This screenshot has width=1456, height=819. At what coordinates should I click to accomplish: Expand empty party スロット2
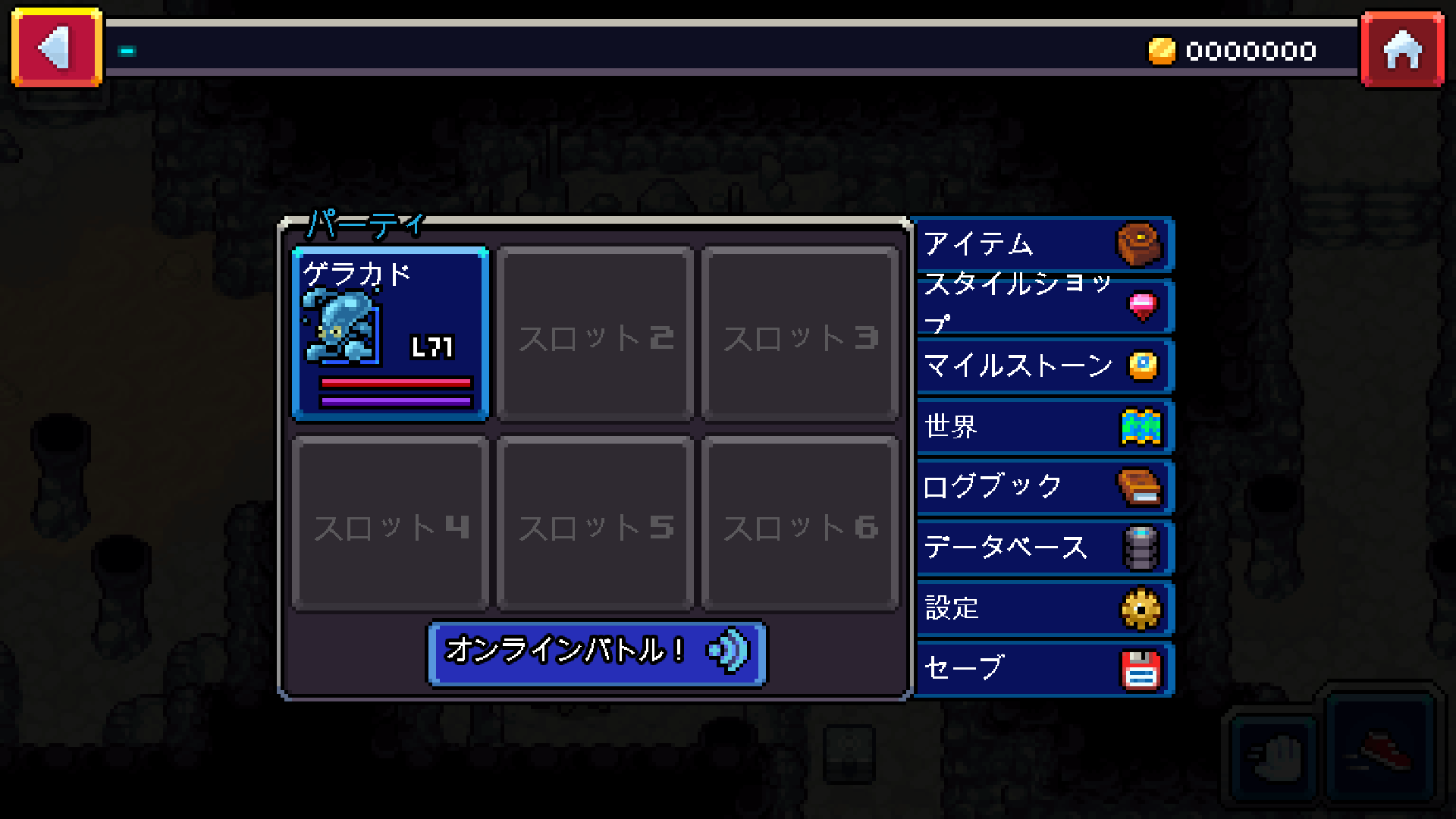[595, 334]
